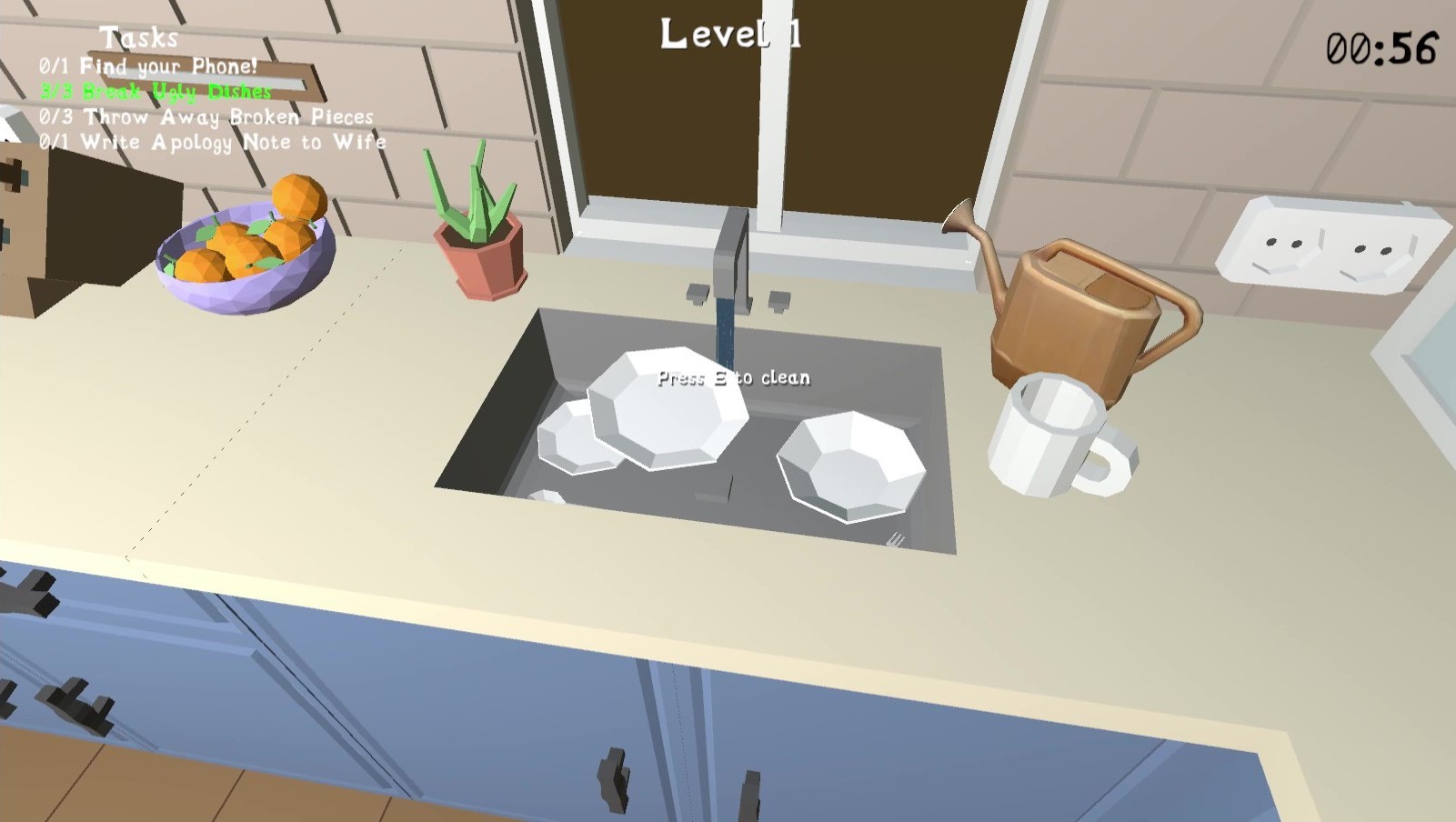Click the Break Ugly Dishes task entry

pos(155,91)
